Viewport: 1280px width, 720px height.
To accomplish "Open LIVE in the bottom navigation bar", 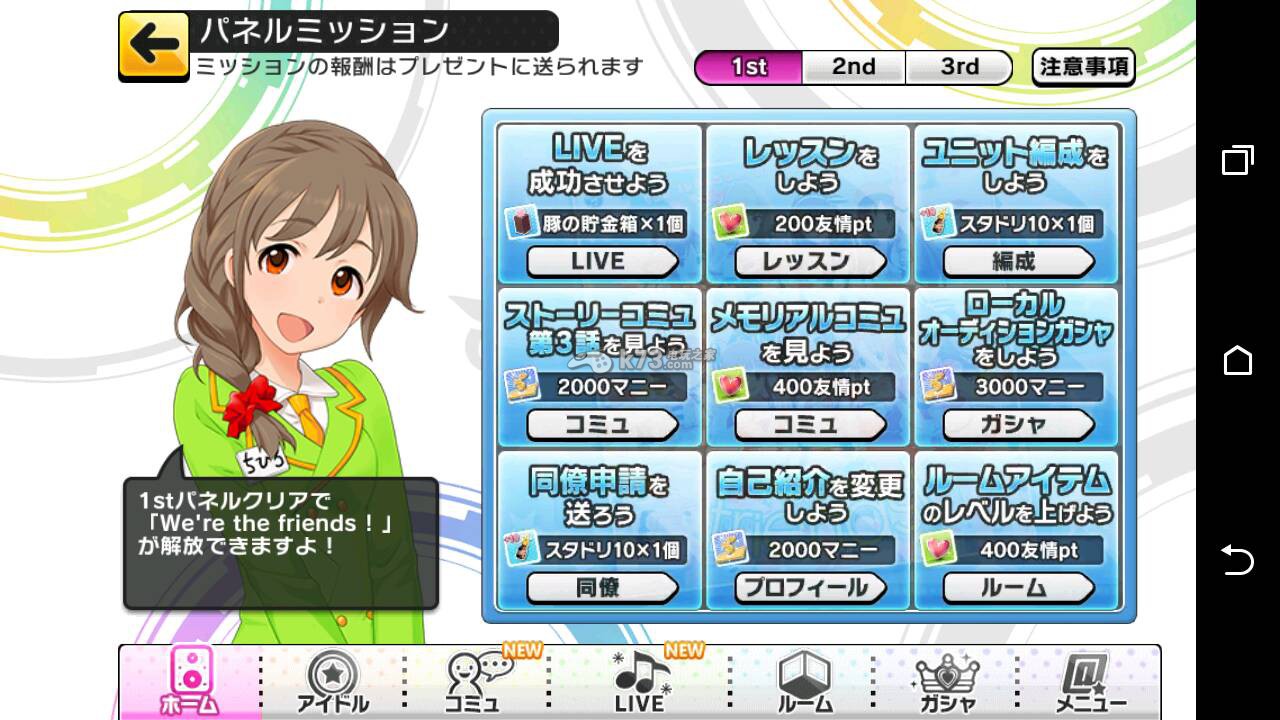I will pos(641,682).
